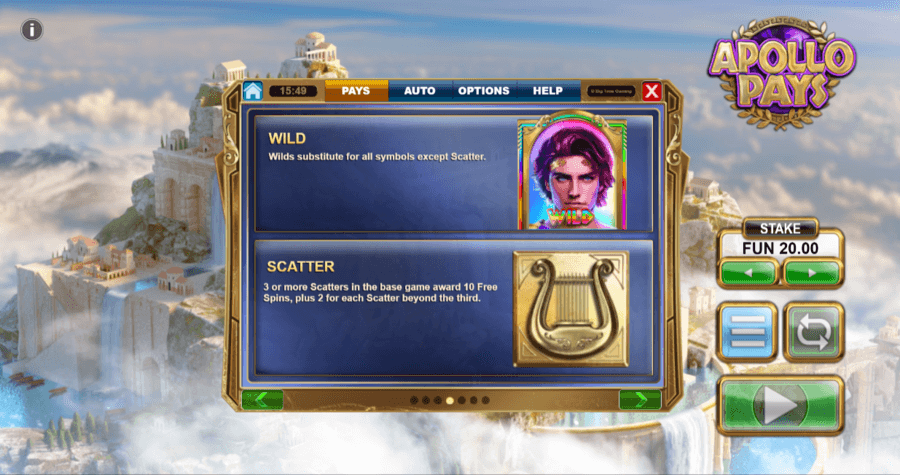
Task: Decrease the stake with the left arrow
Action: [x=747, y=272]
